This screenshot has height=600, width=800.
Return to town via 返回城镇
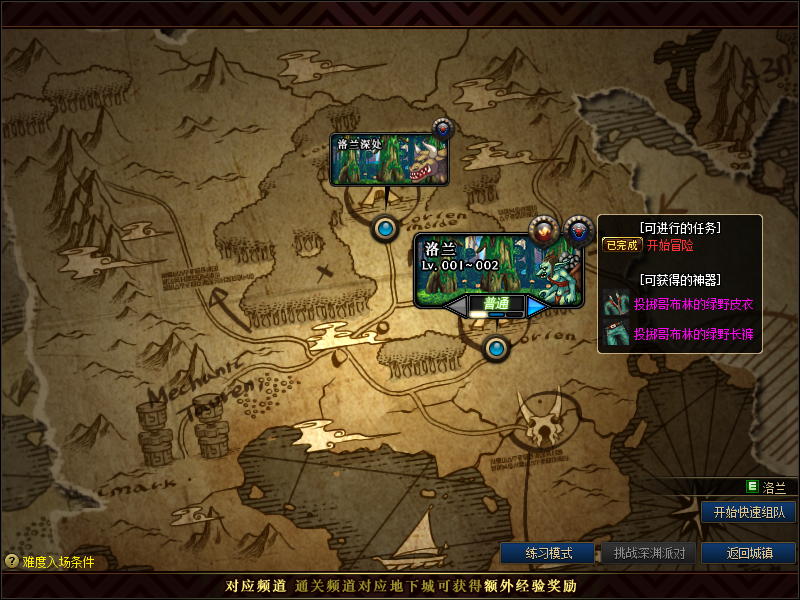point(748,553)
